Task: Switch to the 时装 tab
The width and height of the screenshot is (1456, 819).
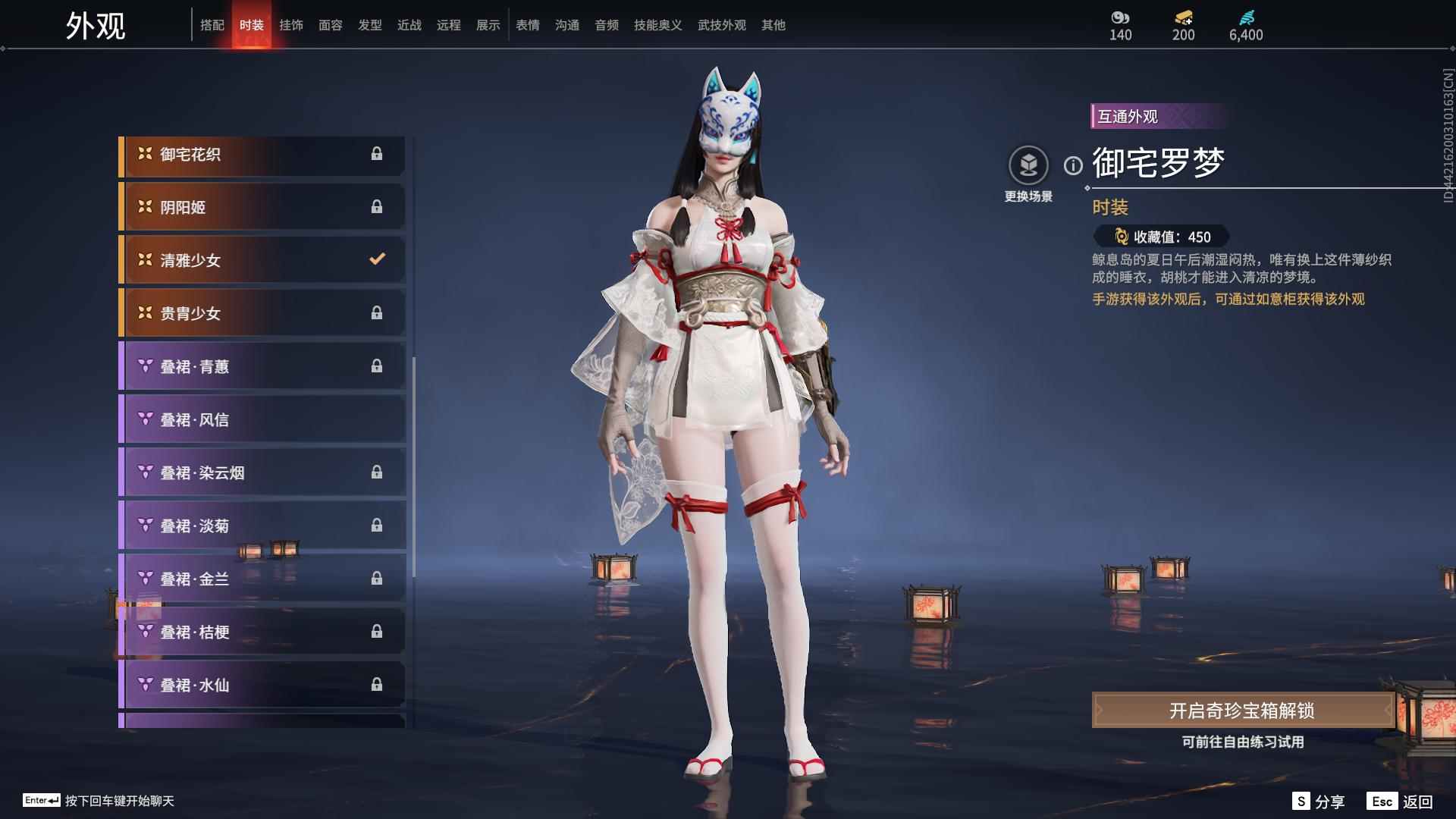Action: (252, 25)
